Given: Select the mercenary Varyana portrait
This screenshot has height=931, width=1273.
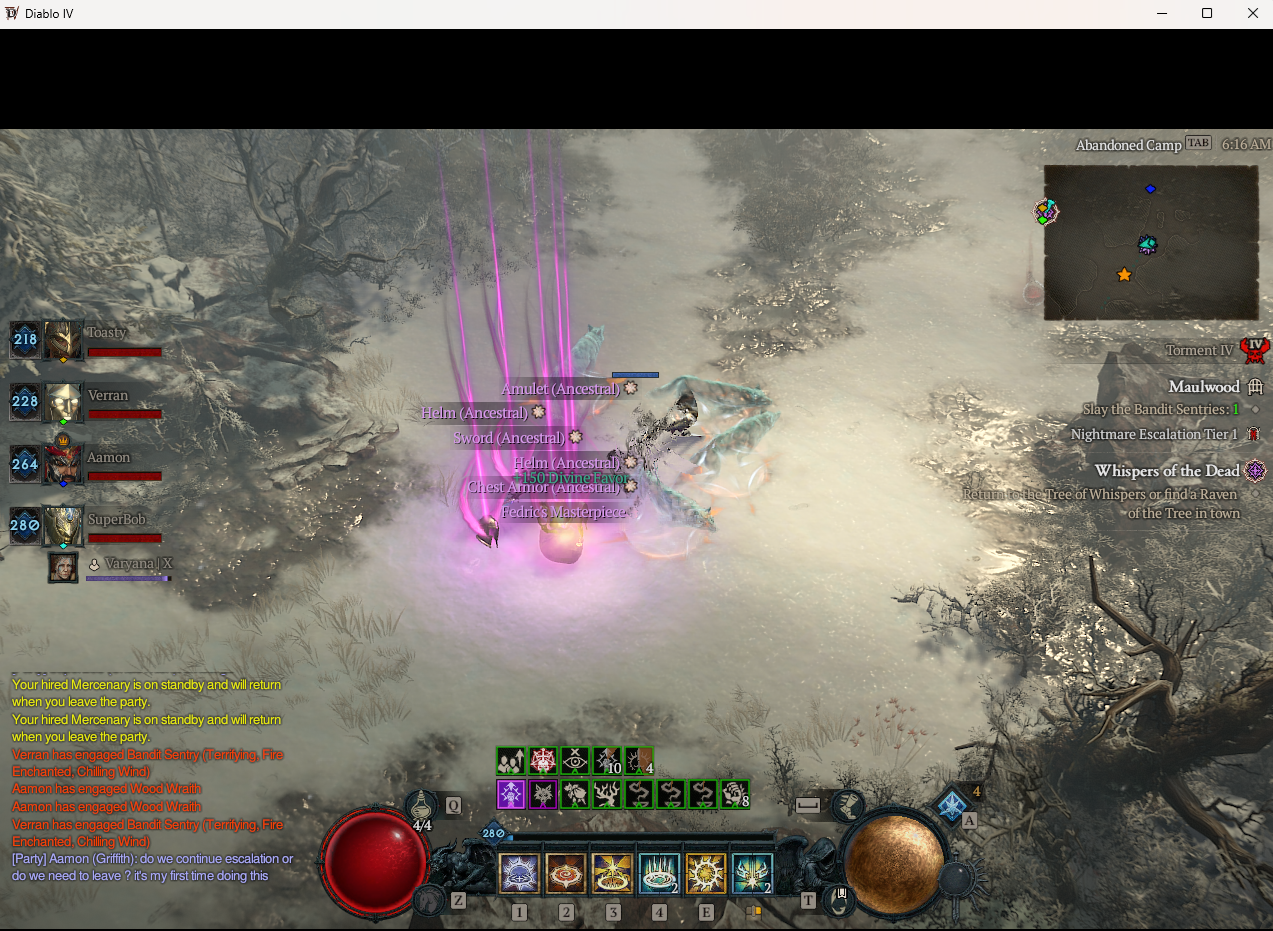Looking at the screenshot, I should coord(63,568).
